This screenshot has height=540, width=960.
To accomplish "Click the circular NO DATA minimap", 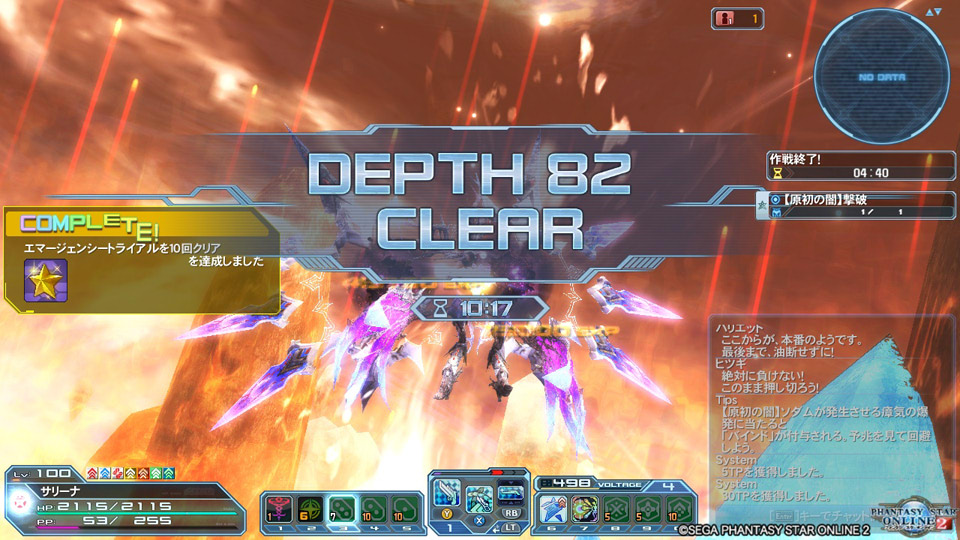I will (880, 76).
